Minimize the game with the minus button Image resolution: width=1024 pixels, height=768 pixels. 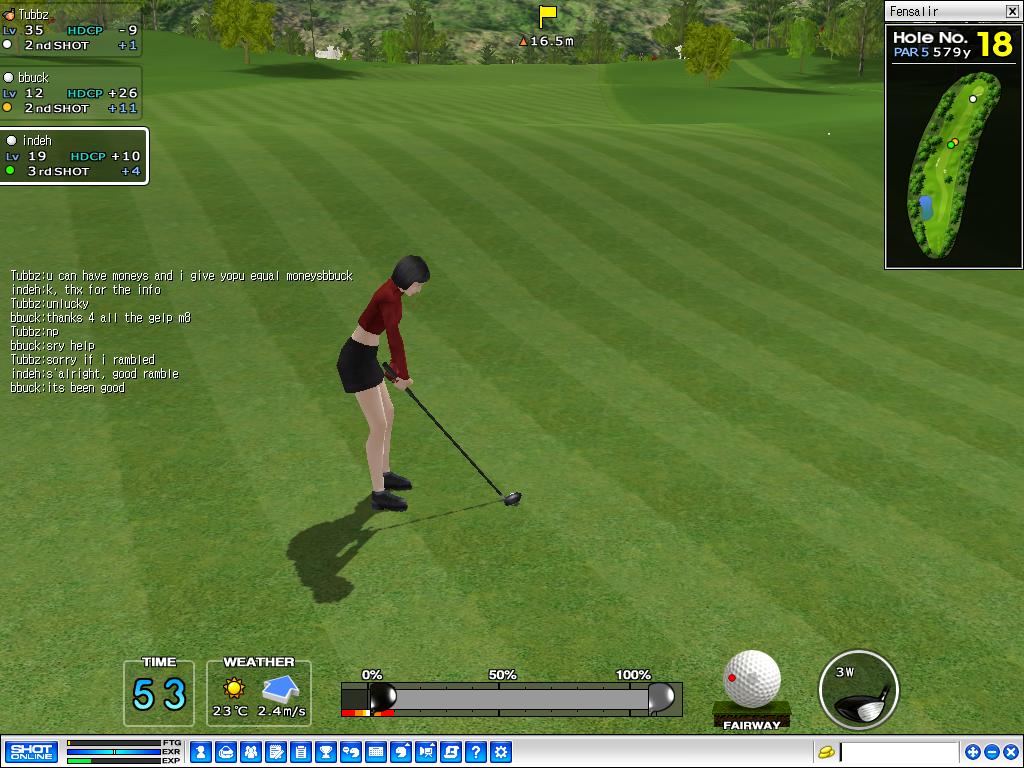tap(991, 752)
